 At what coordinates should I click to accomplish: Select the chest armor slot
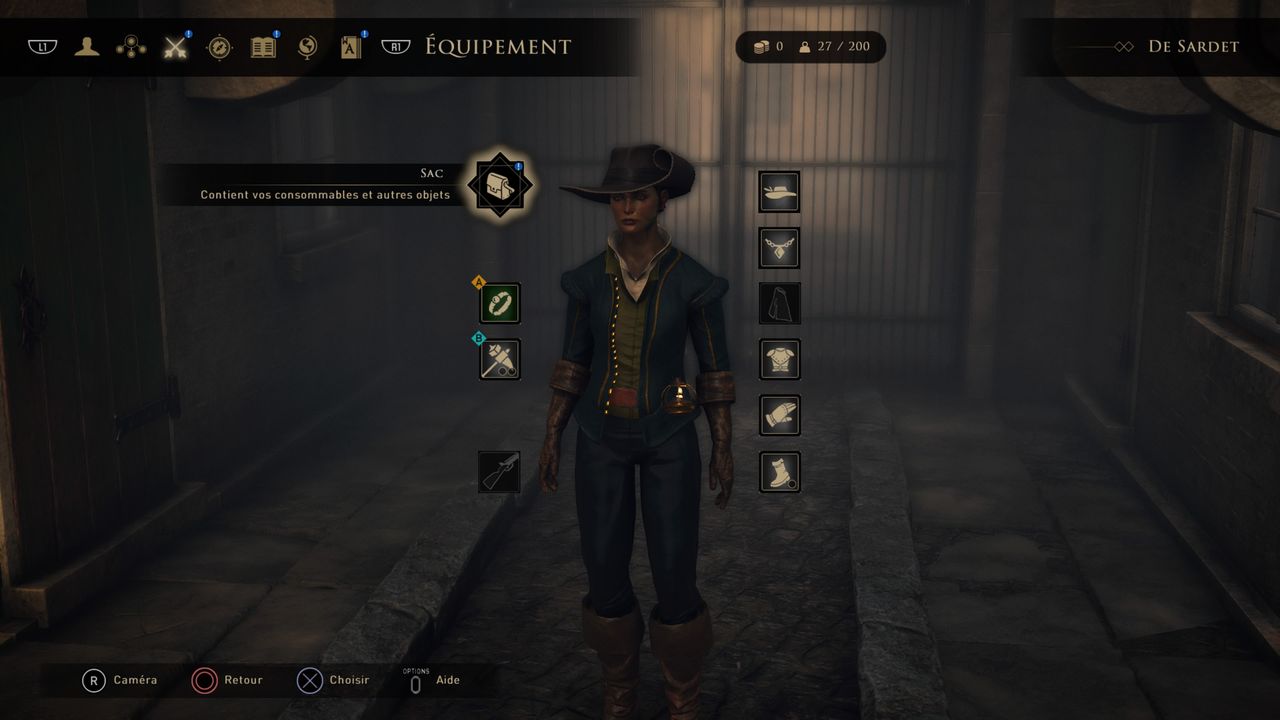pyautogui.click(x=779, y=359)
